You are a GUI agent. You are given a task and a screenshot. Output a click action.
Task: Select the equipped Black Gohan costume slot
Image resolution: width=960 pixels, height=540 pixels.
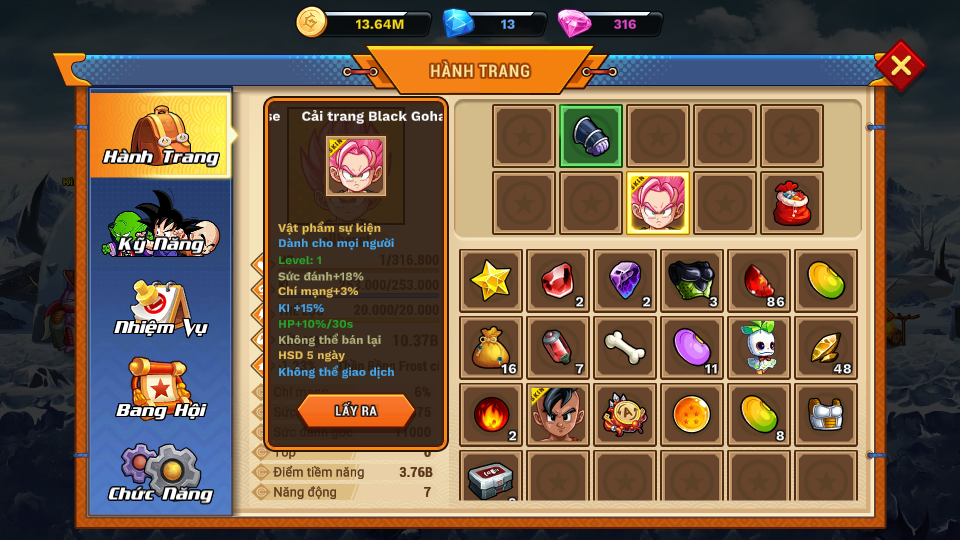658,203
